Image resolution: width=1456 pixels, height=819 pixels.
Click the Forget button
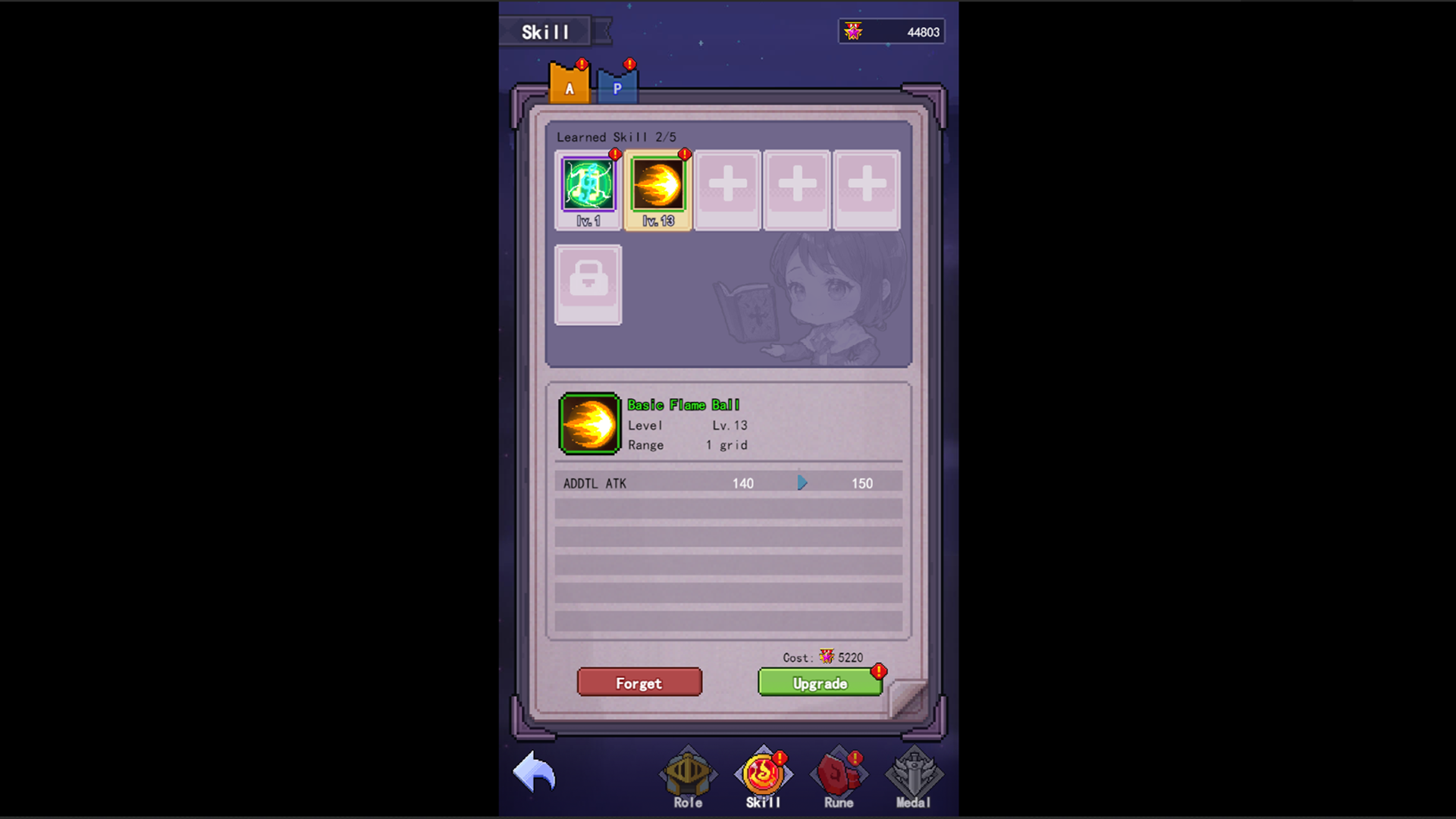(x=639, y=682)
